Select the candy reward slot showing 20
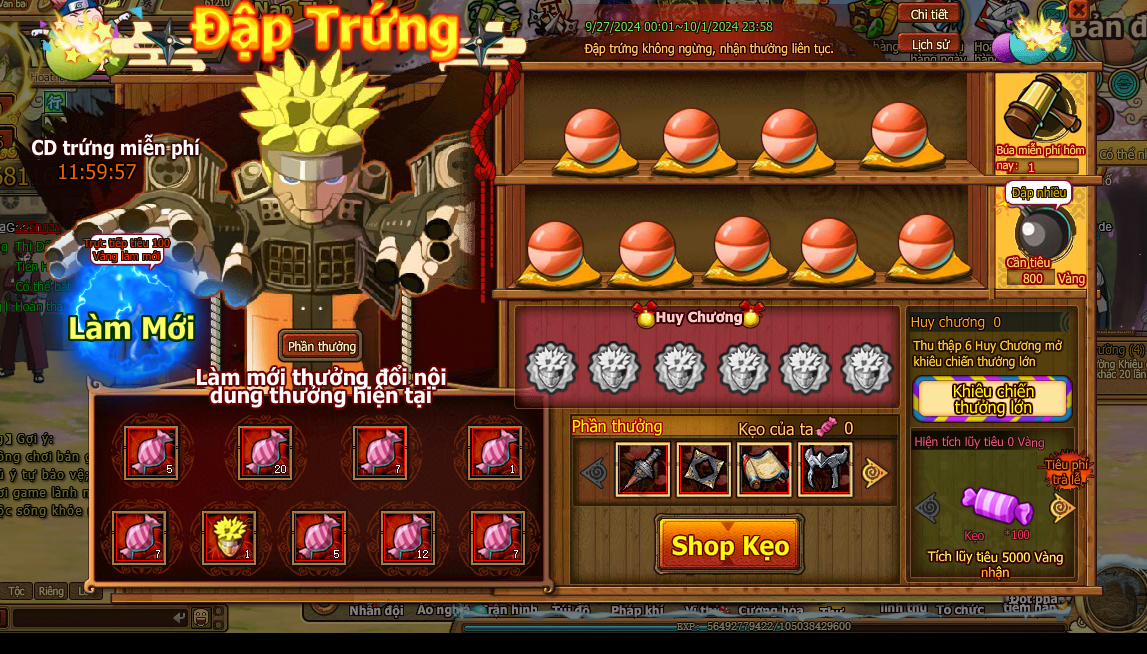The image size is (1147, 654). [265, 452]
